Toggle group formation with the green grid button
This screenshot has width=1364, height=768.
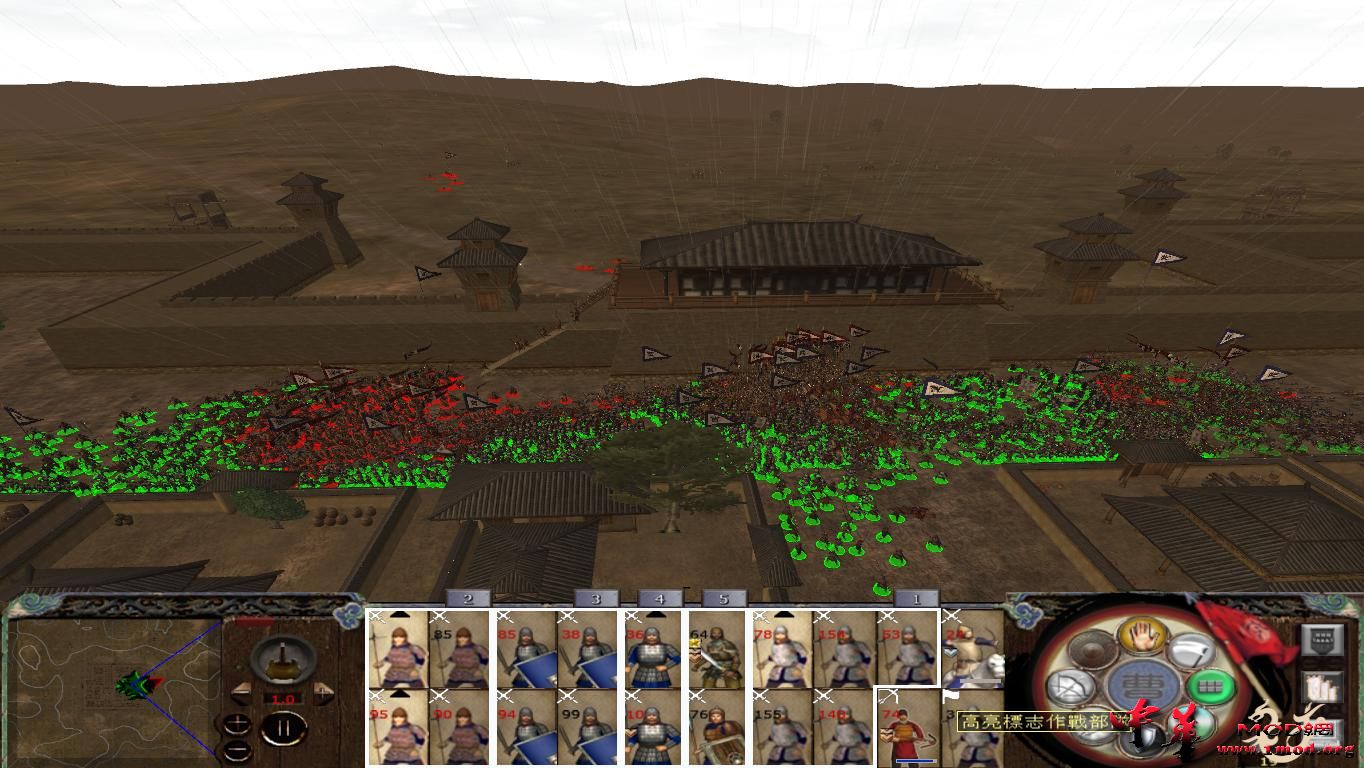tap(1209, 686)
